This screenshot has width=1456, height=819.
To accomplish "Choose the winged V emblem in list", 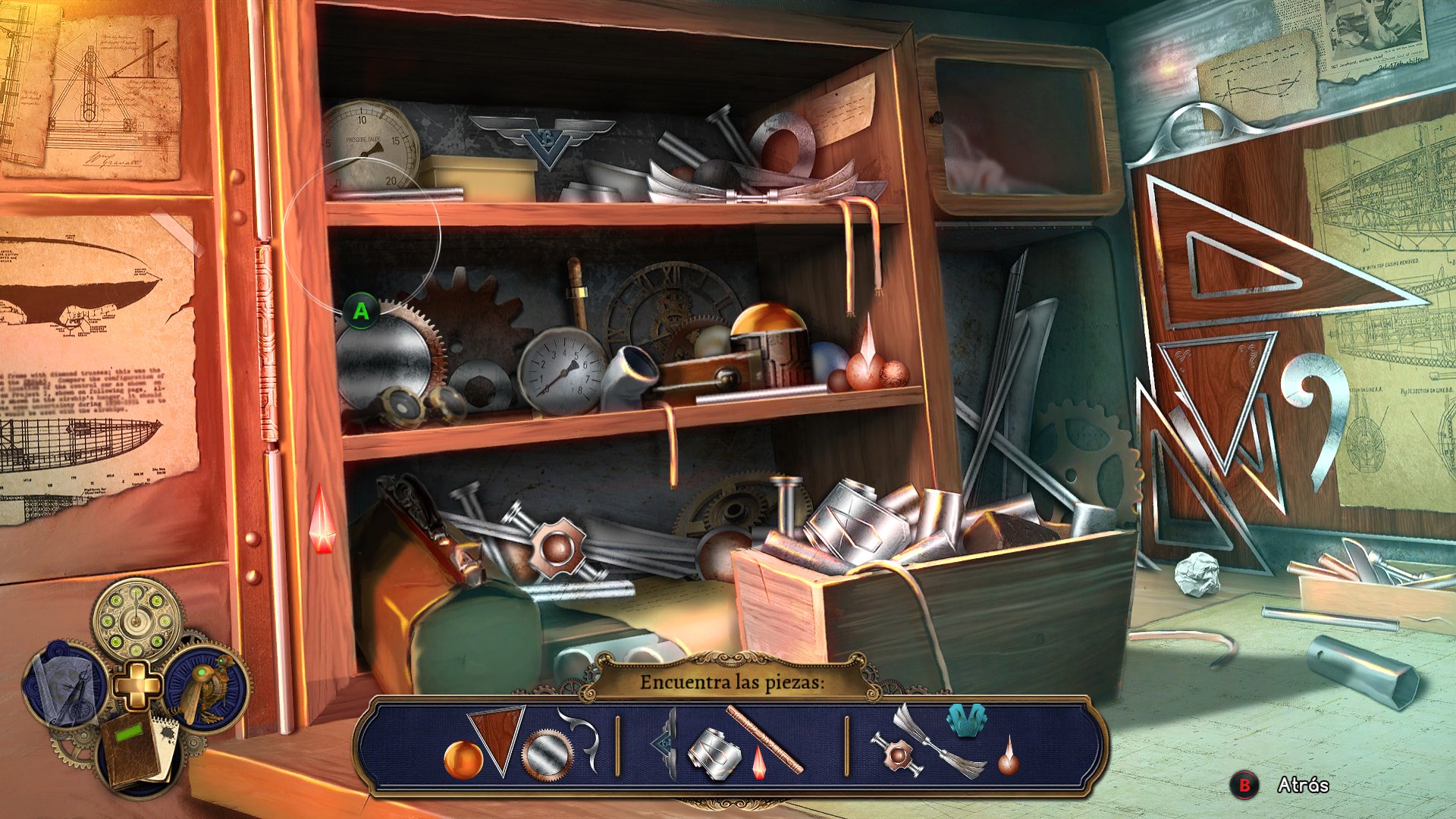I will [x=664, y=745].
